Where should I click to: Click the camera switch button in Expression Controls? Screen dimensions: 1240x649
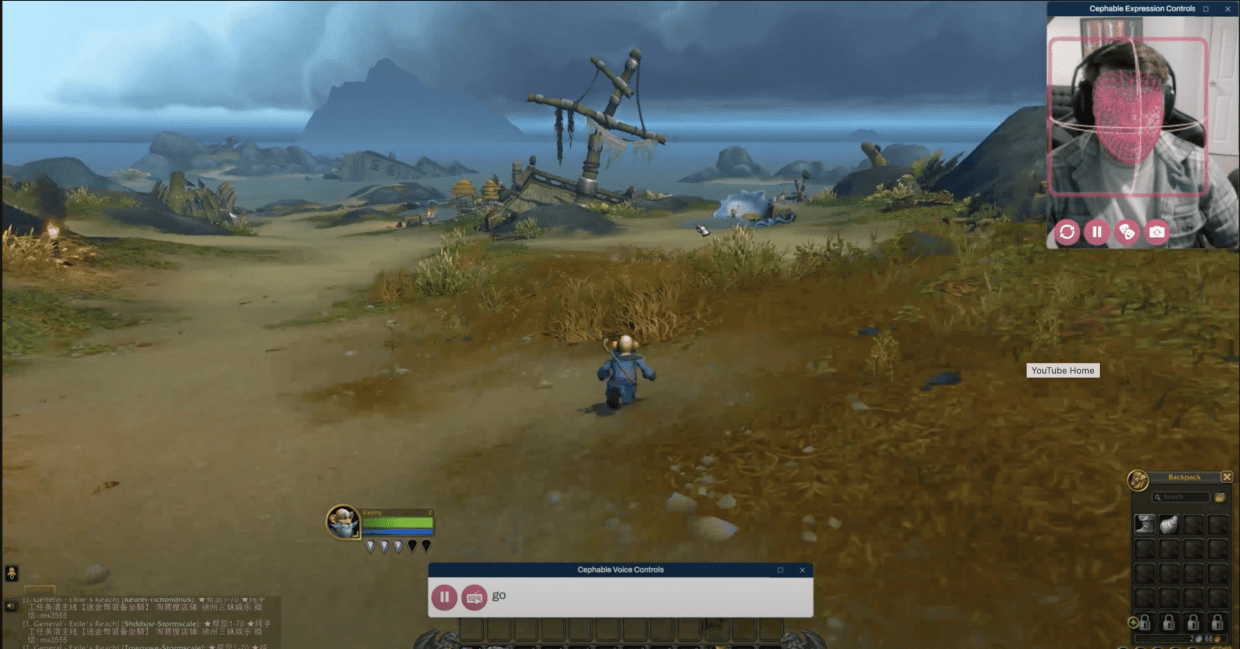(1157, 232)
